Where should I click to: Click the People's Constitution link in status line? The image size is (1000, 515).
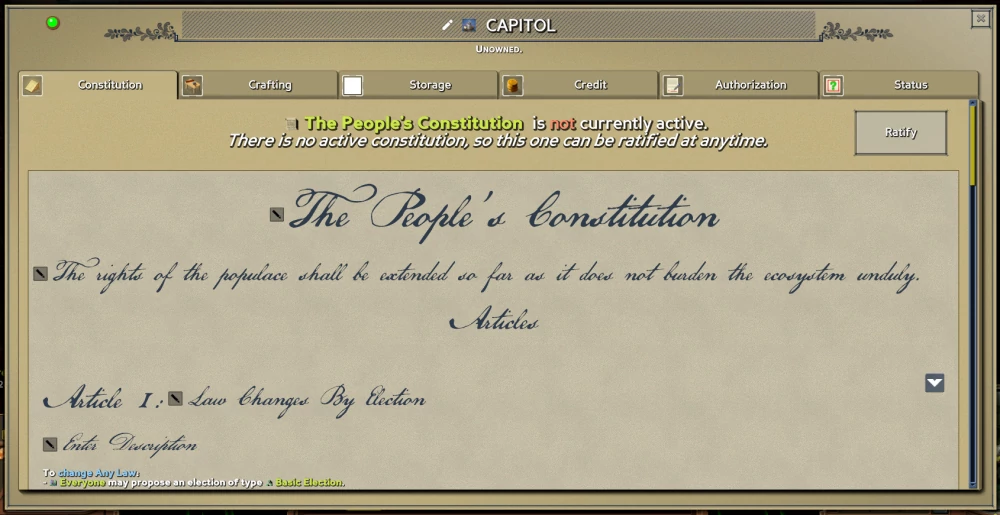tap(413, 123)
